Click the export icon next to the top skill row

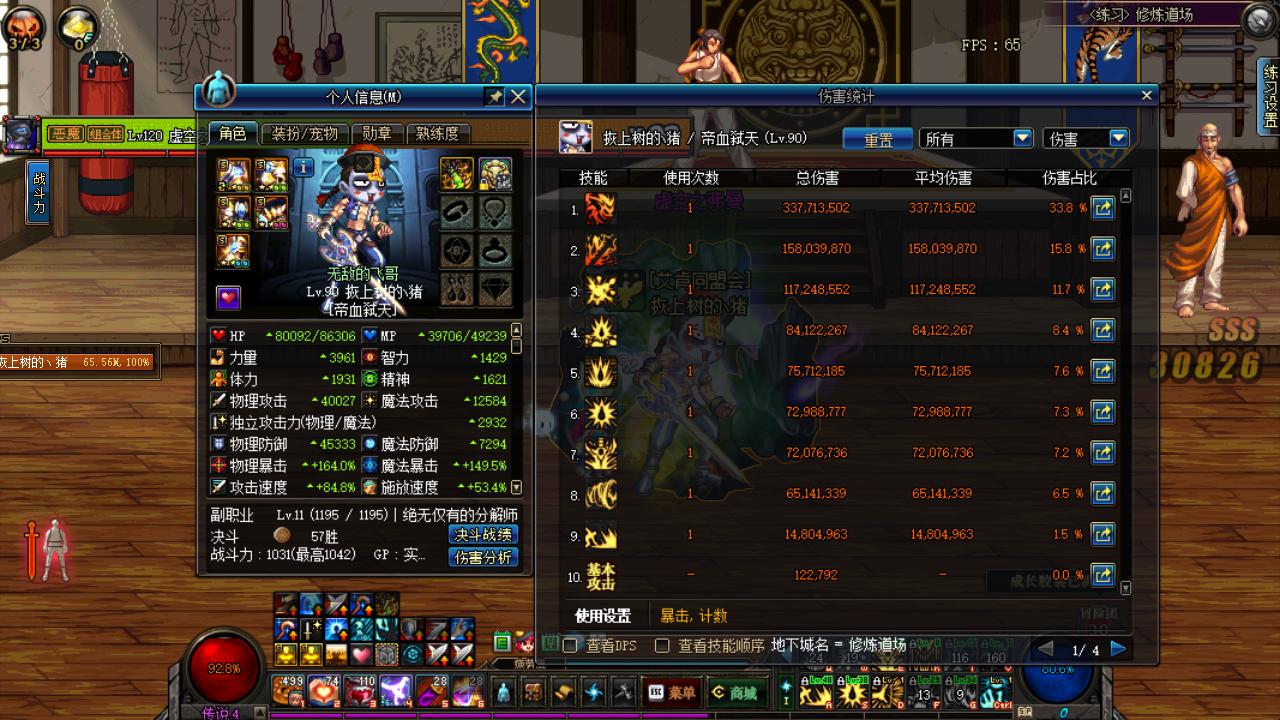click(x=1103, y=207)
